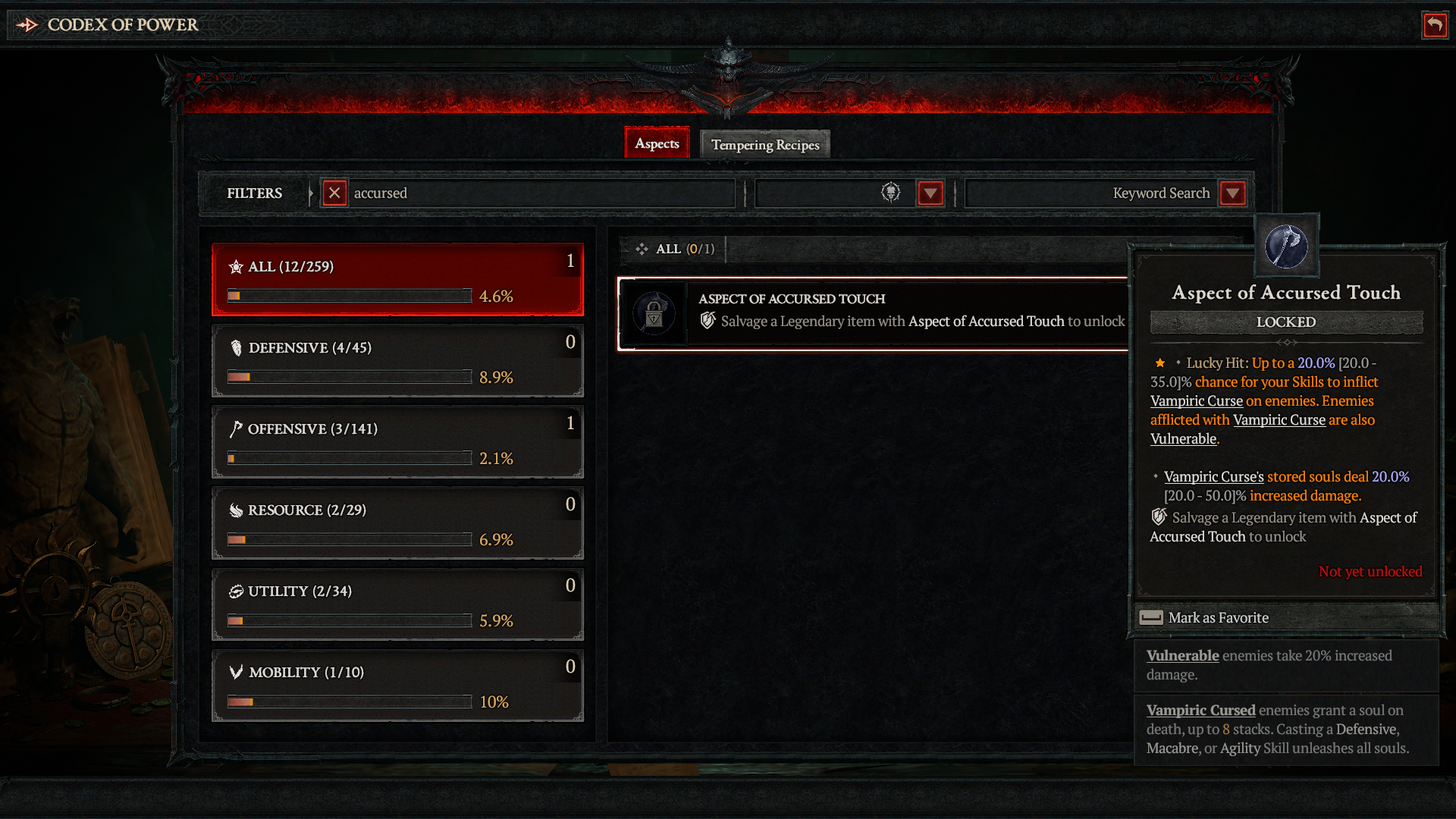Click the Codex of Power header arrow icon

[x=28, y=24]
